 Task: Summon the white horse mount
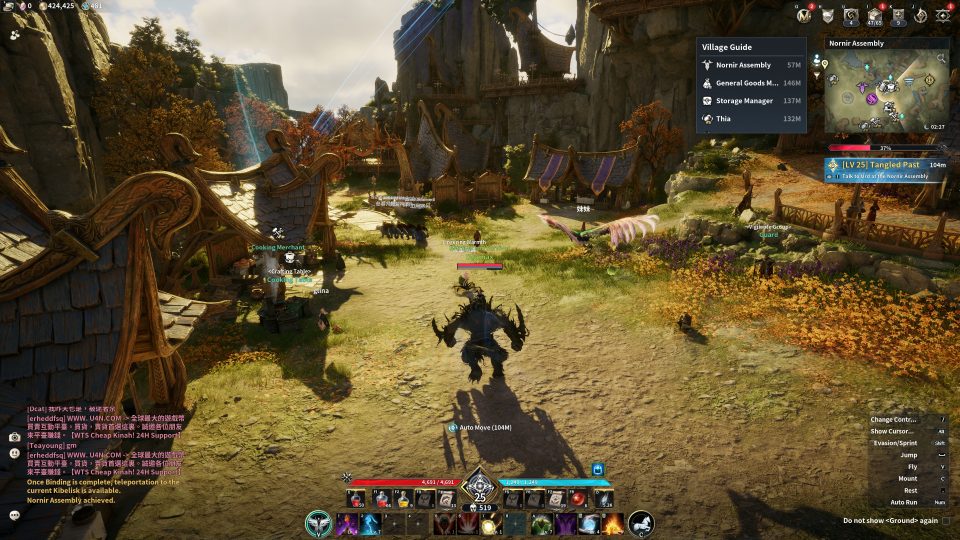641,523
